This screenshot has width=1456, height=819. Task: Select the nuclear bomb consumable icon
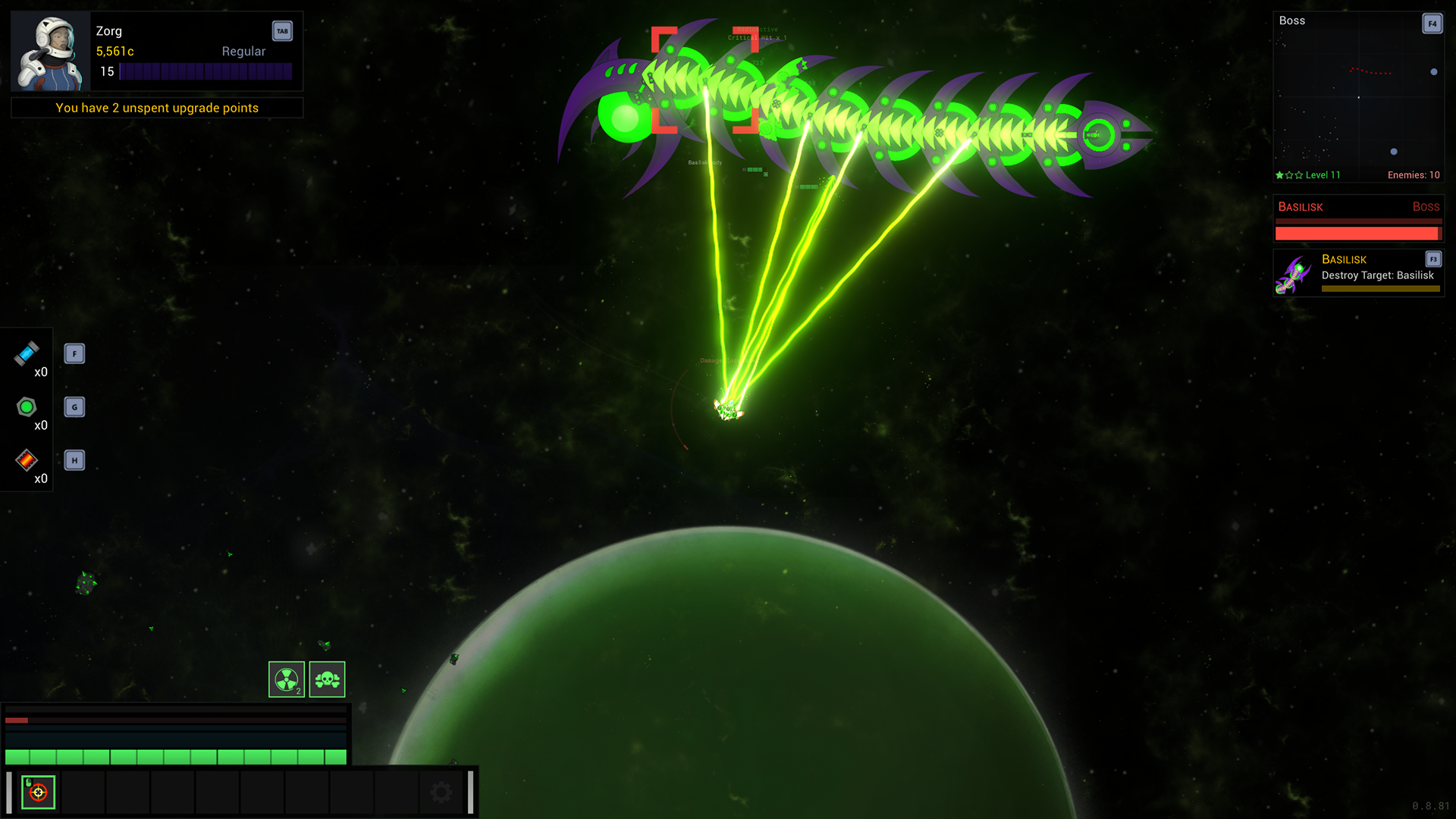[x=288, y=679]
